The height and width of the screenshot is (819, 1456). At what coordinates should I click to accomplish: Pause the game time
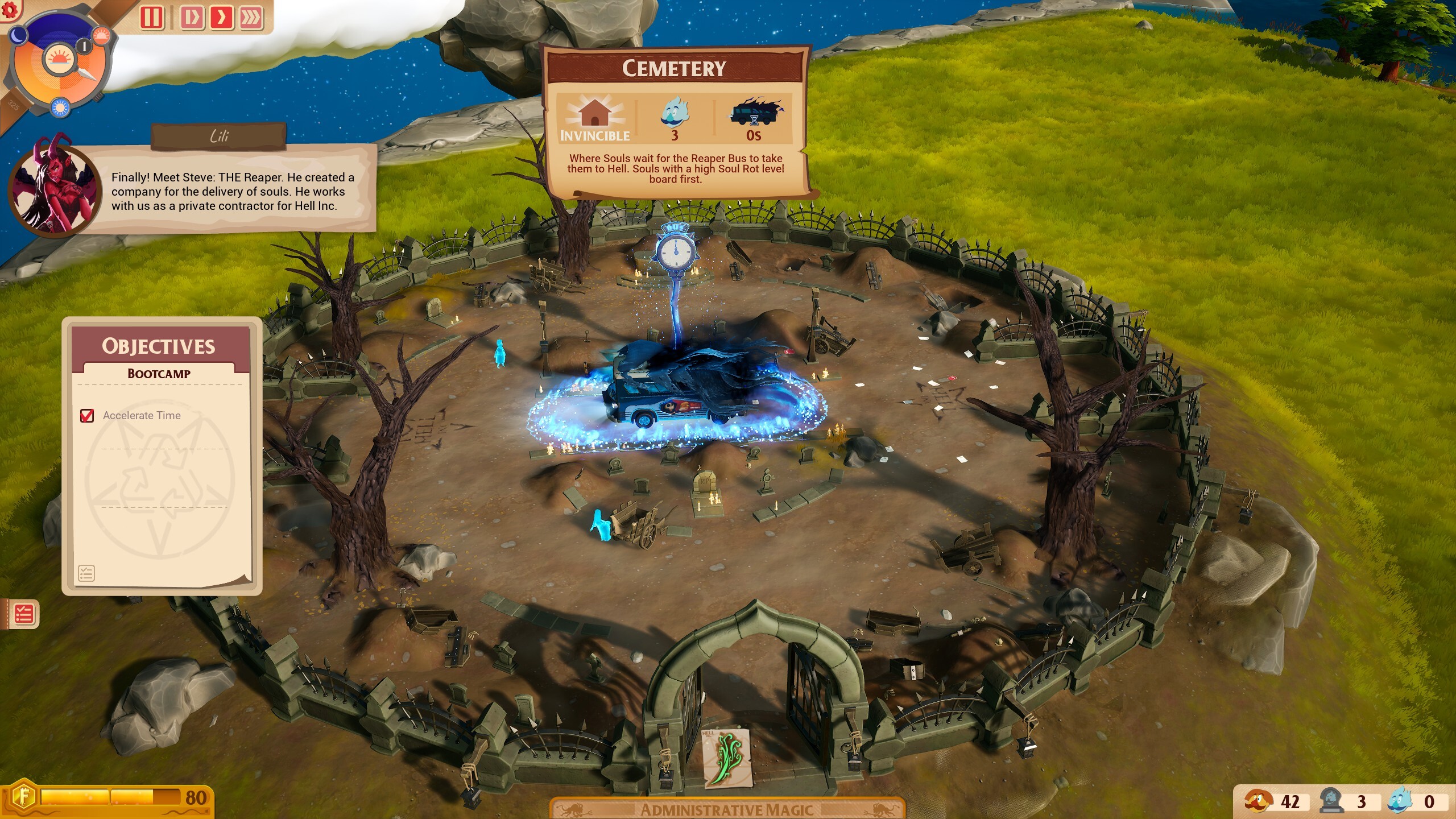point(152,17)
